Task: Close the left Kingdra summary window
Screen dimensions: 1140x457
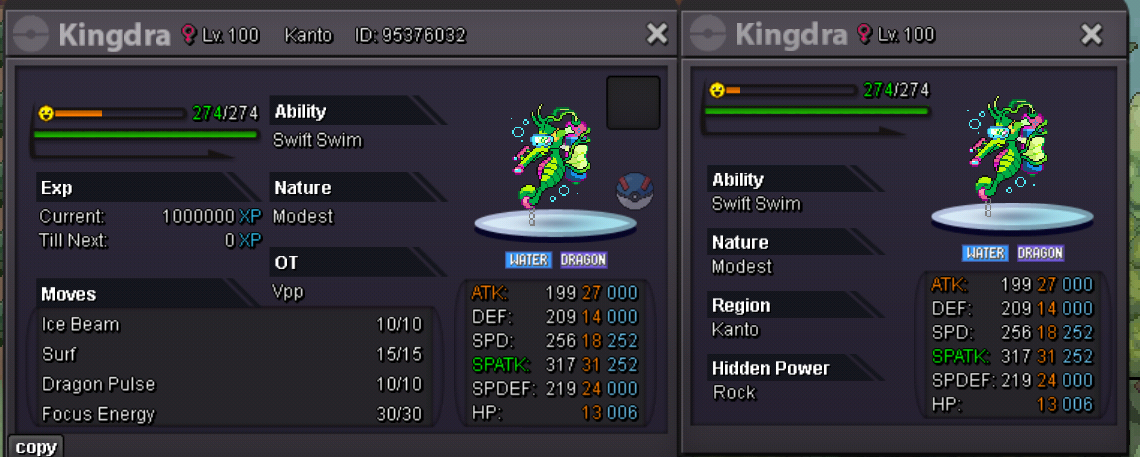Action: click(x=657, y=34)
